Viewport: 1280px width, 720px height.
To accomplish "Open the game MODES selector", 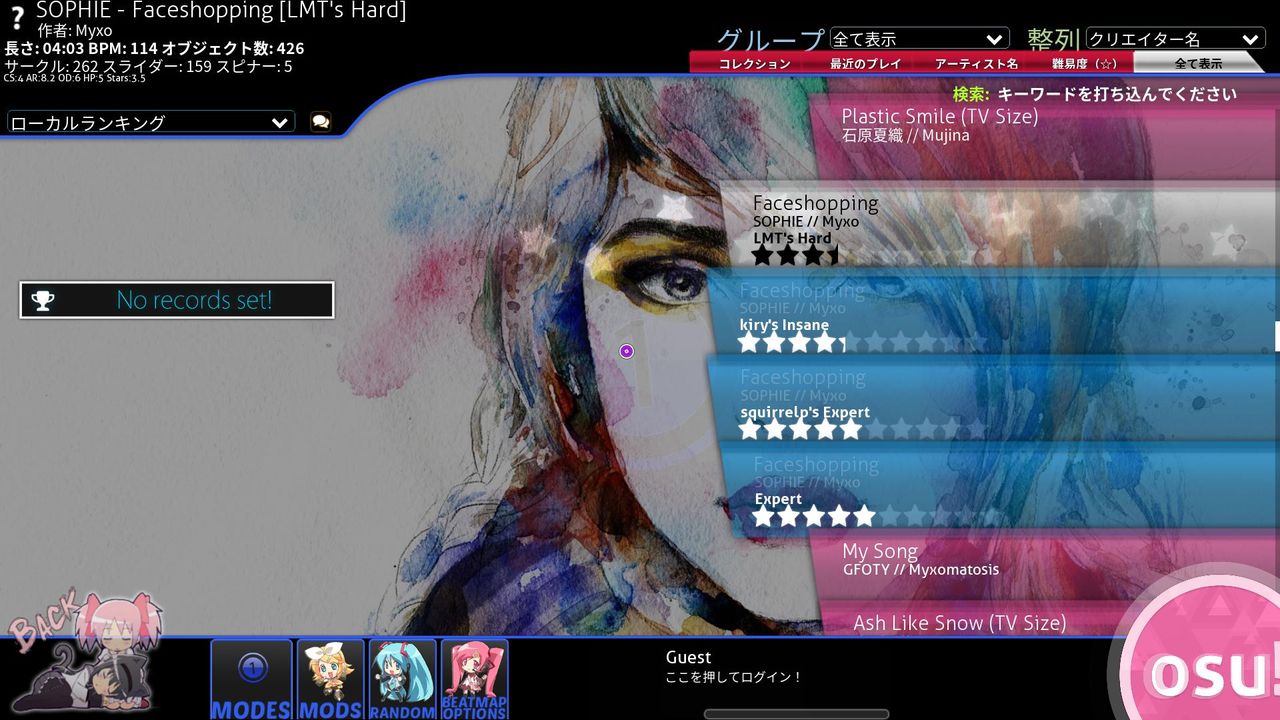I will [x=251, y=677].
